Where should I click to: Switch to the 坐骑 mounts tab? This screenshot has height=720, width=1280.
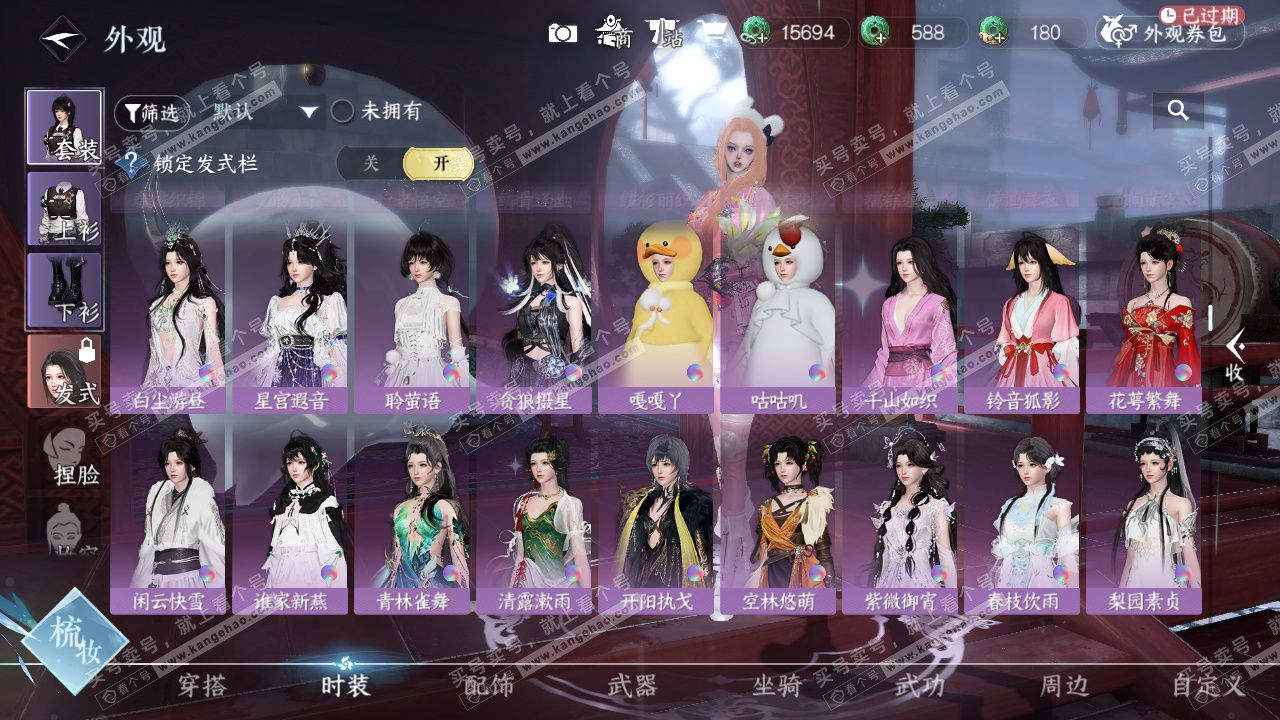pyautogui.click(x=777, y=685)
